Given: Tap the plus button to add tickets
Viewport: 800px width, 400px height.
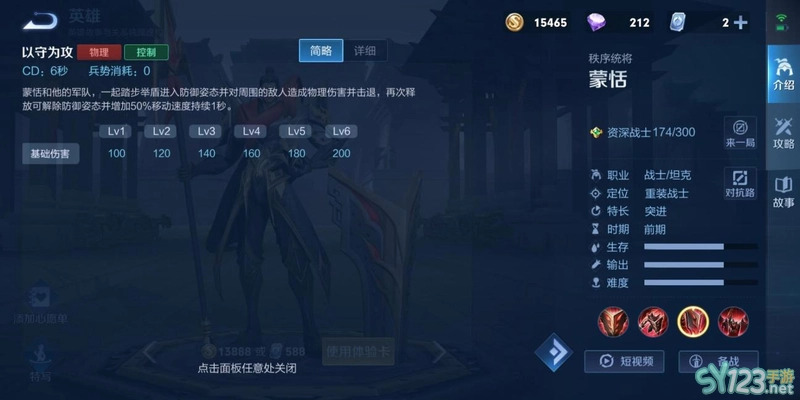Looking at the screenshot, I should [740, 22].
